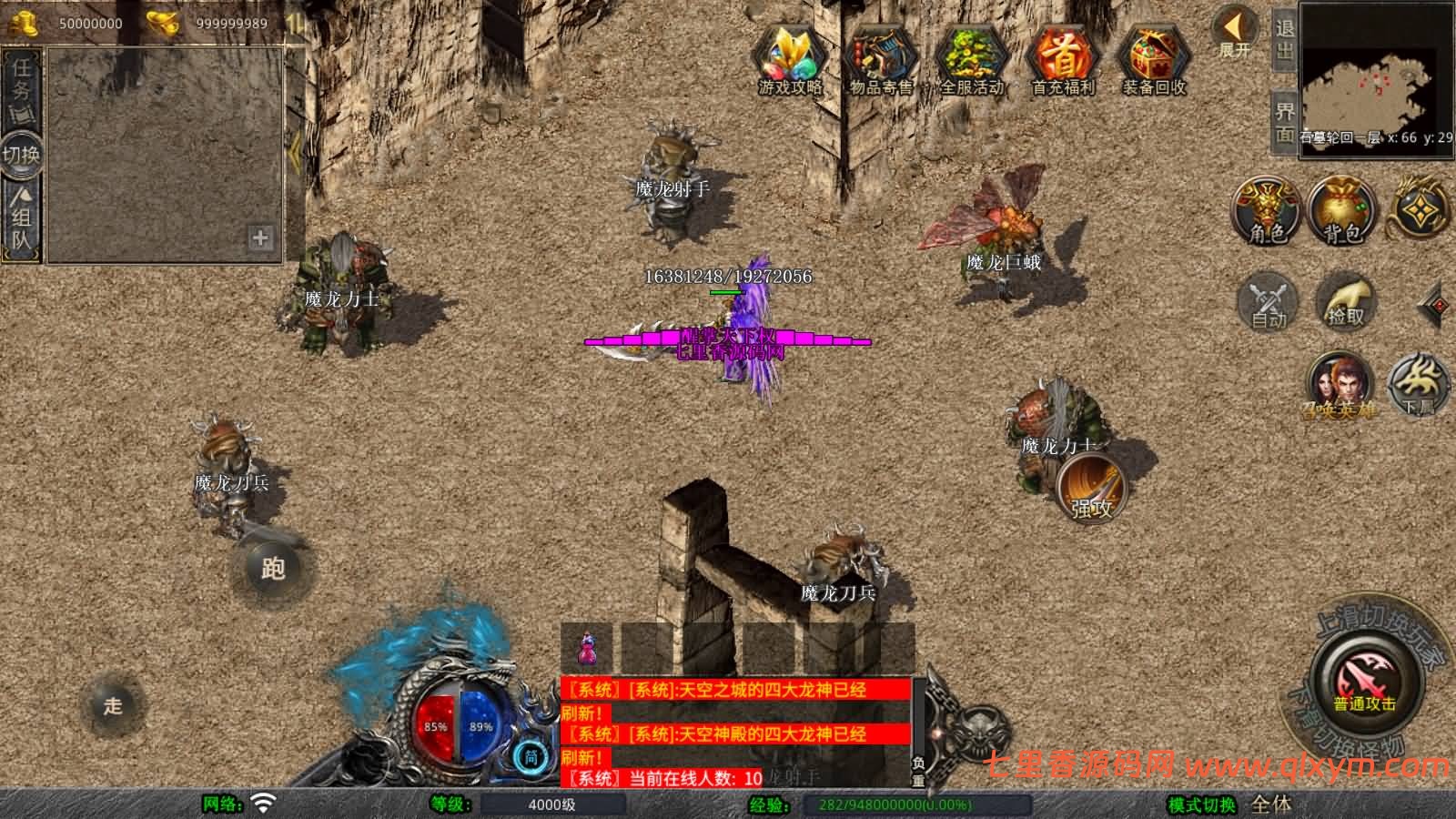
Task: Activate 召唤英雄 summon hero
Action: 1339,386
